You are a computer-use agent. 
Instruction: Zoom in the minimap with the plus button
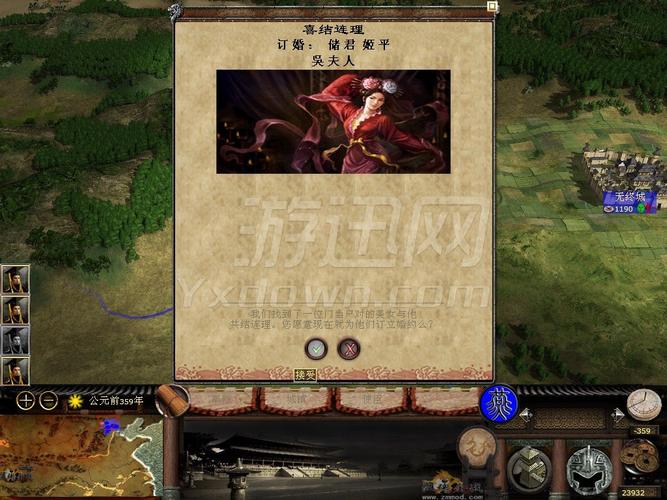pyautogui.click(x=26, y=400)
